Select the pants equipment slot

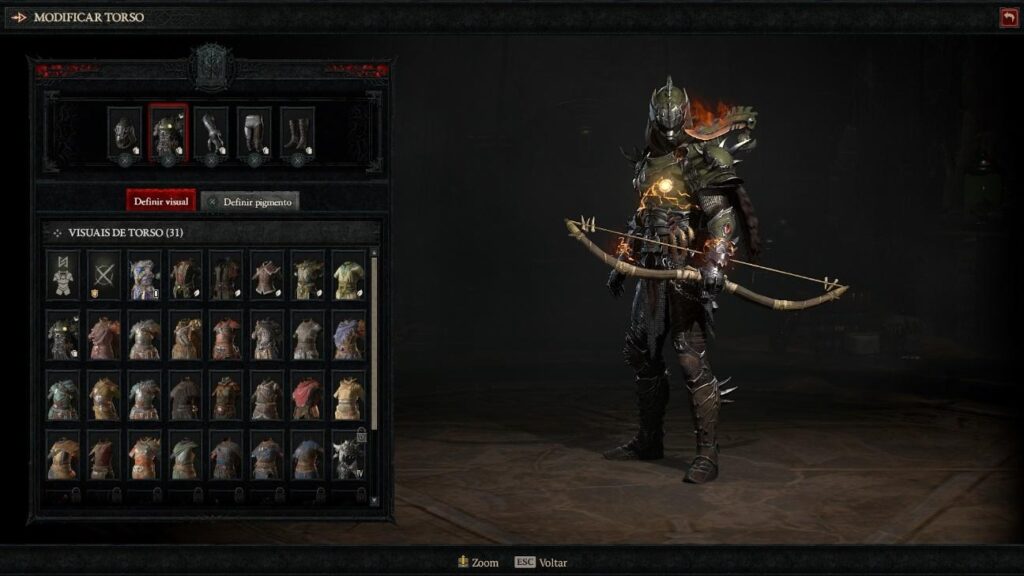point(254,132)
